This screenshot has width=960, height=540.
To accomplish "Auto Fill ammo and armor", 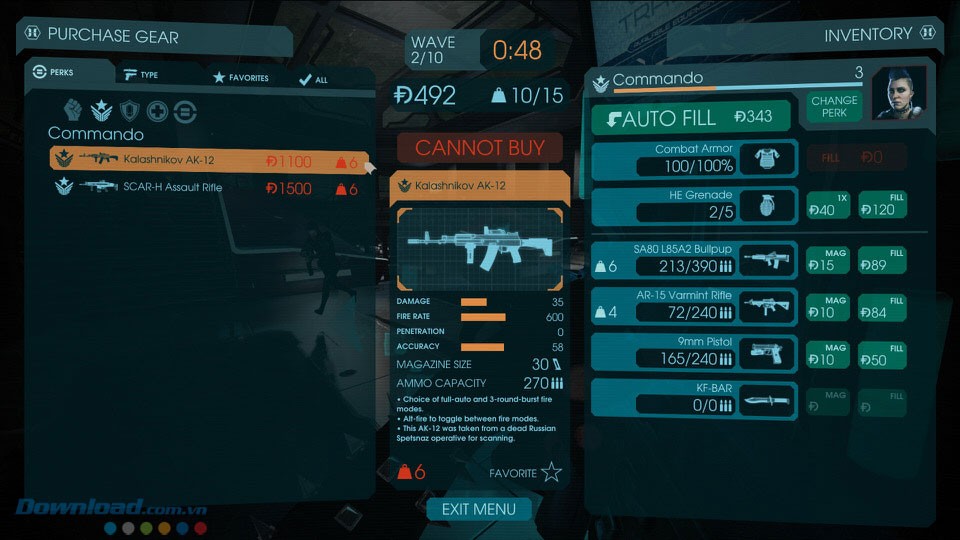I will (x=690, y=118).
